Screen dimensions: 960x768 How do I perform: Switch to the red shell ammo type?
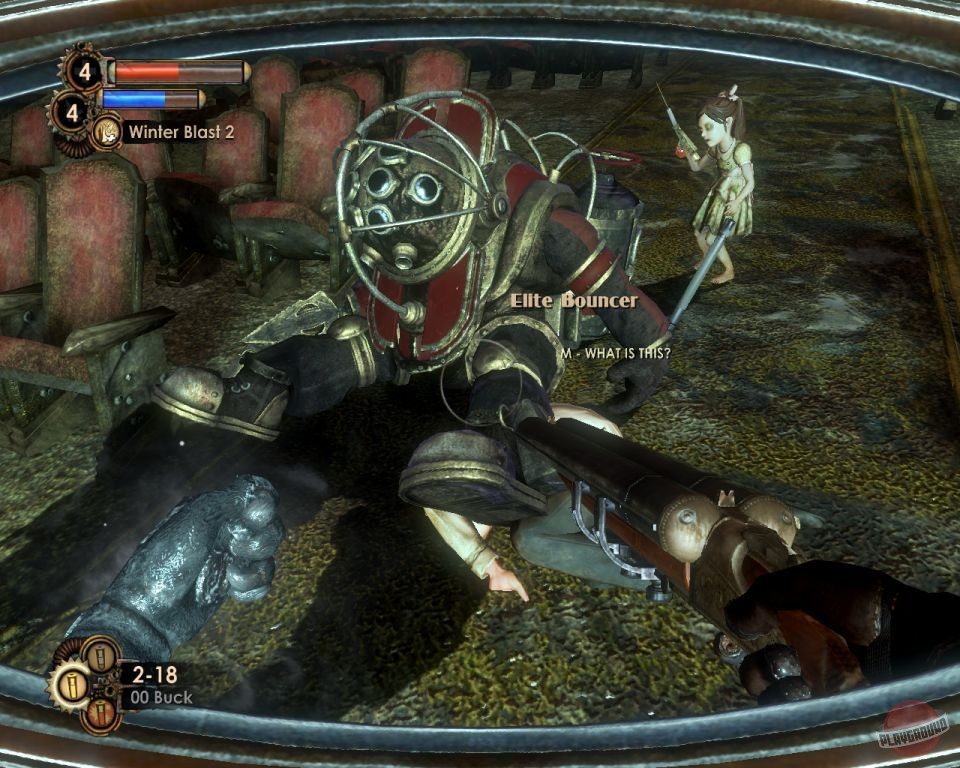(100, 715)
